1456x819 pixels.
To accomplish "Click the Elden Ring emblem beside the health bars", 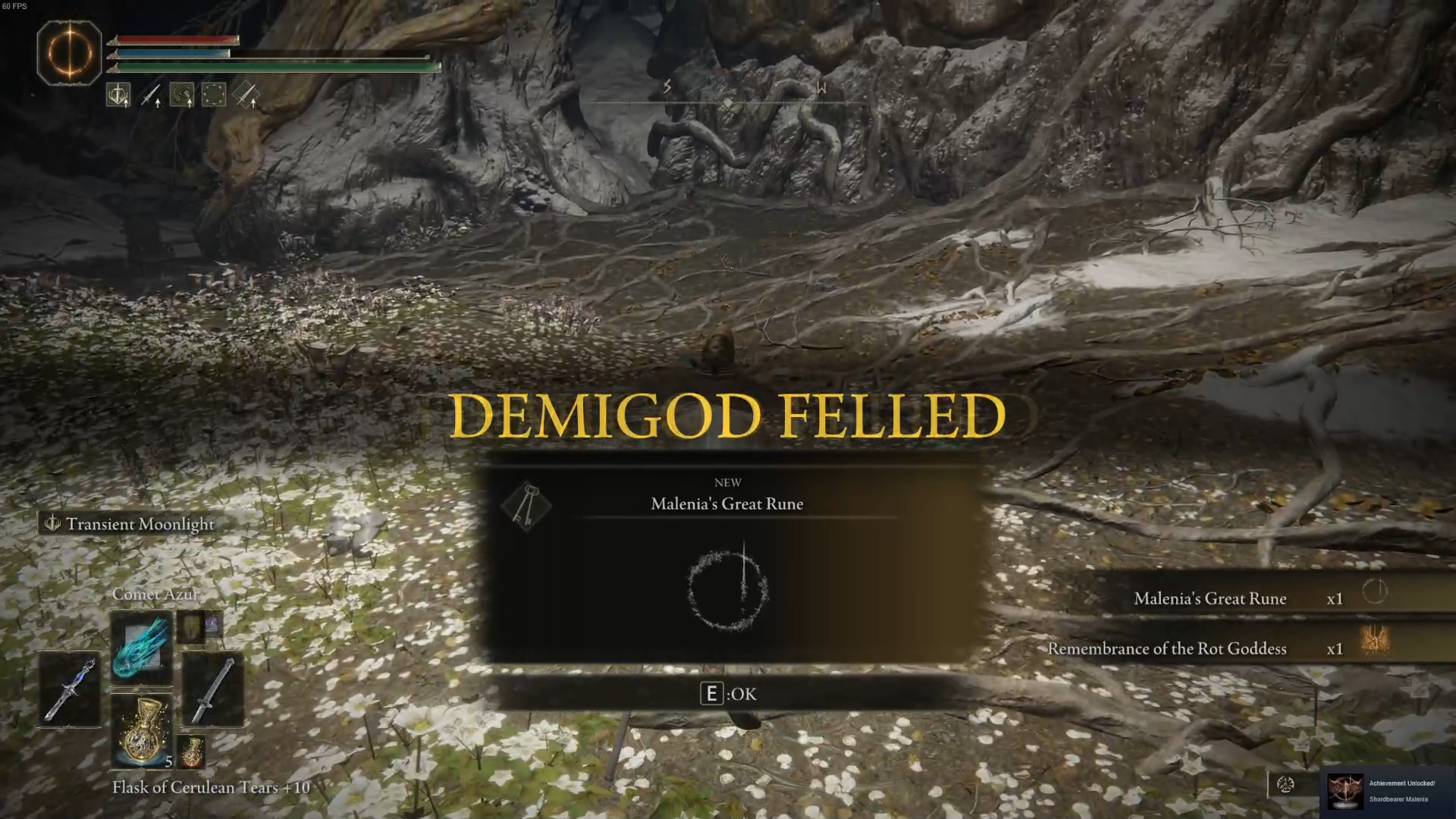I will (69, 52).
